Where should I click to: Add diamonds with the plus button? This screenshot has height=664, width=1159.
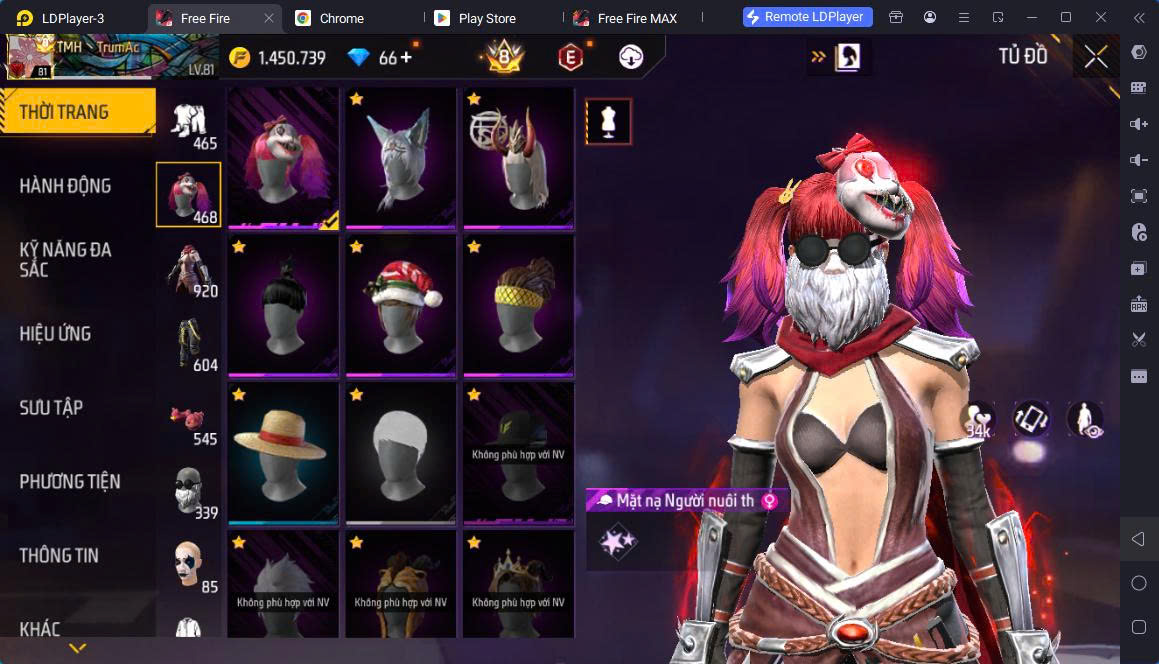pos(405,58)
